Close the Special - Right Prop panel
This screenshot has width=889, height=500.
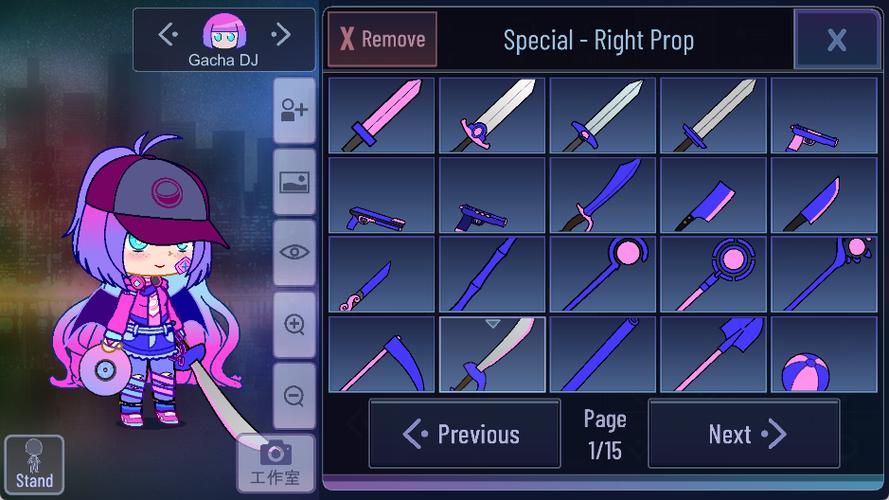pyautogui.click(x=836, y=40)
